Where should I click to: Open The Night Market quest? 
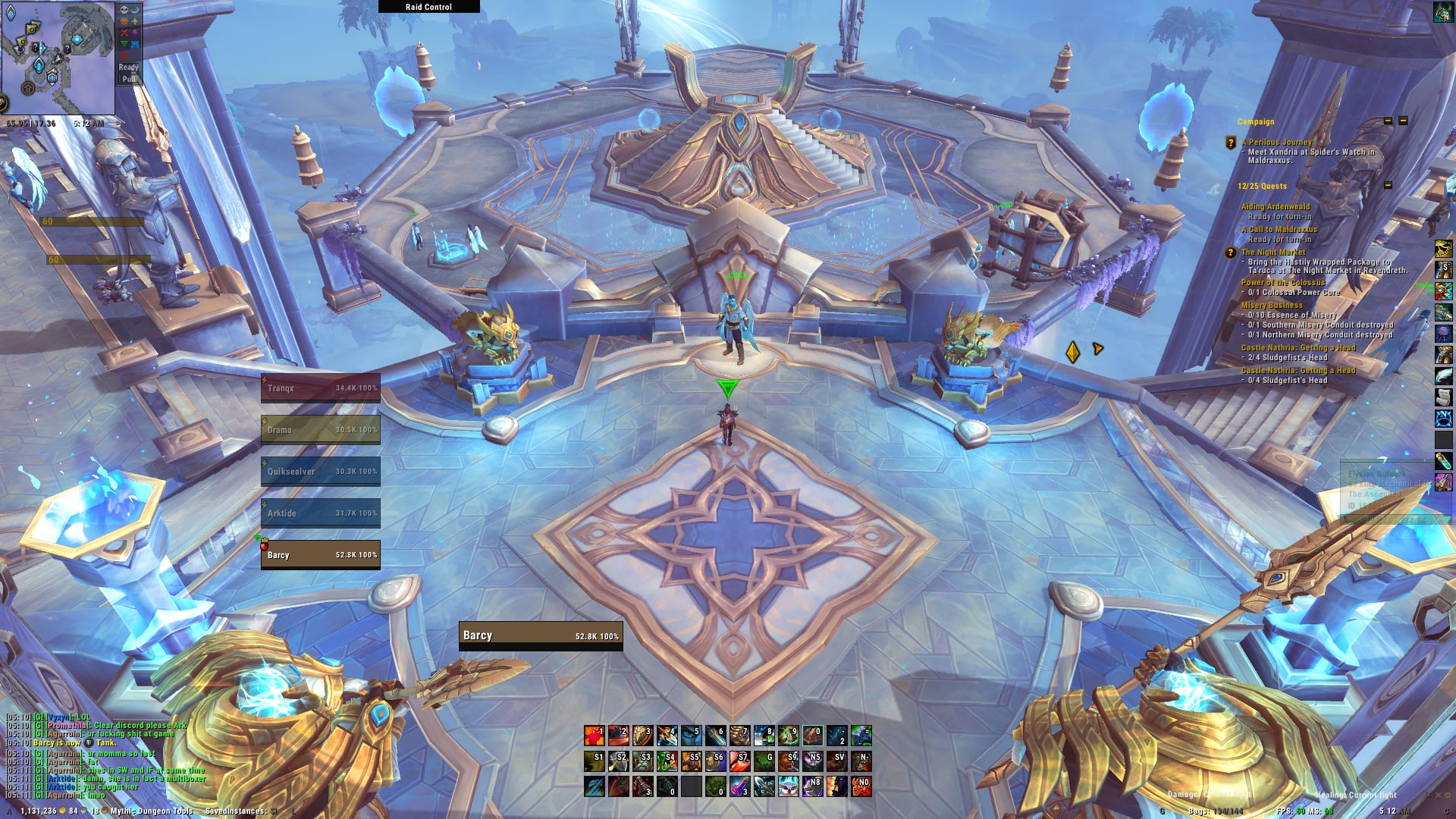coord(1273,253)
